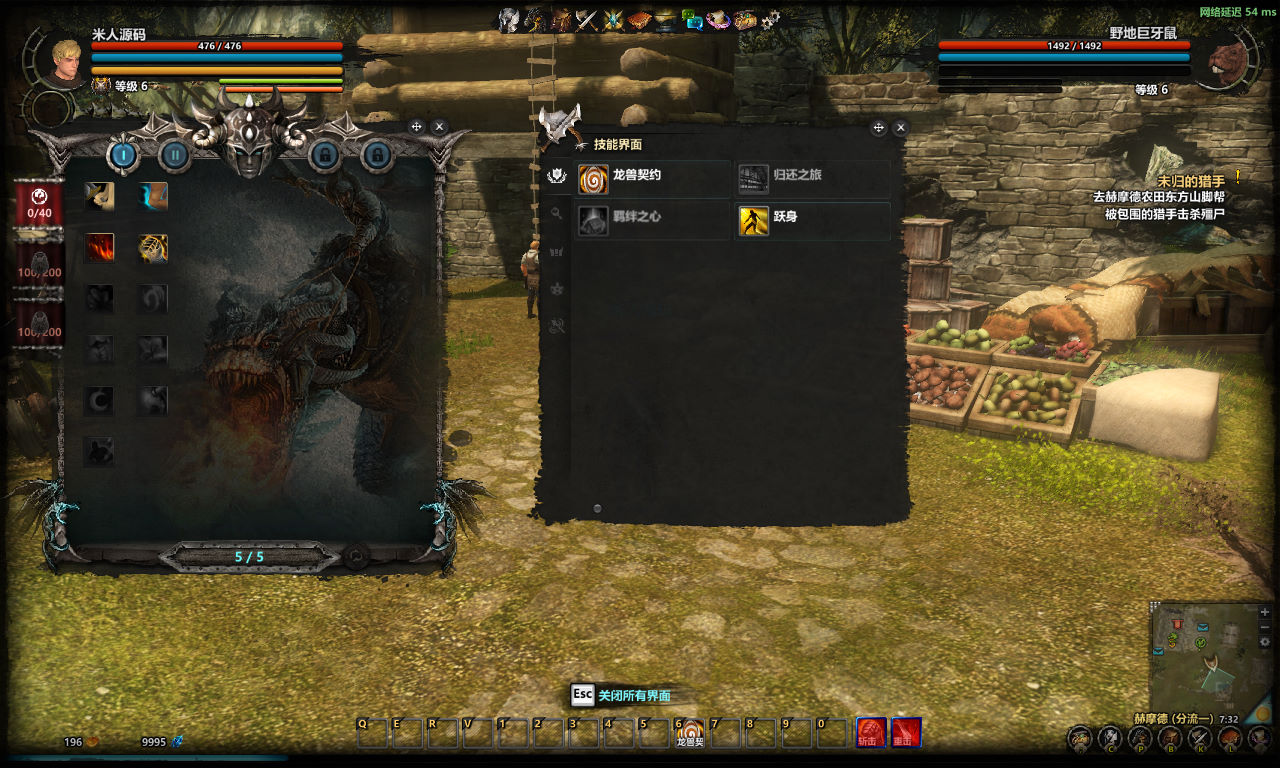Use the 龙兽契 skill in hotbar slot 6
Image resolution: width=1280 pixels, height=768 pixels.
tap(689, 734)
